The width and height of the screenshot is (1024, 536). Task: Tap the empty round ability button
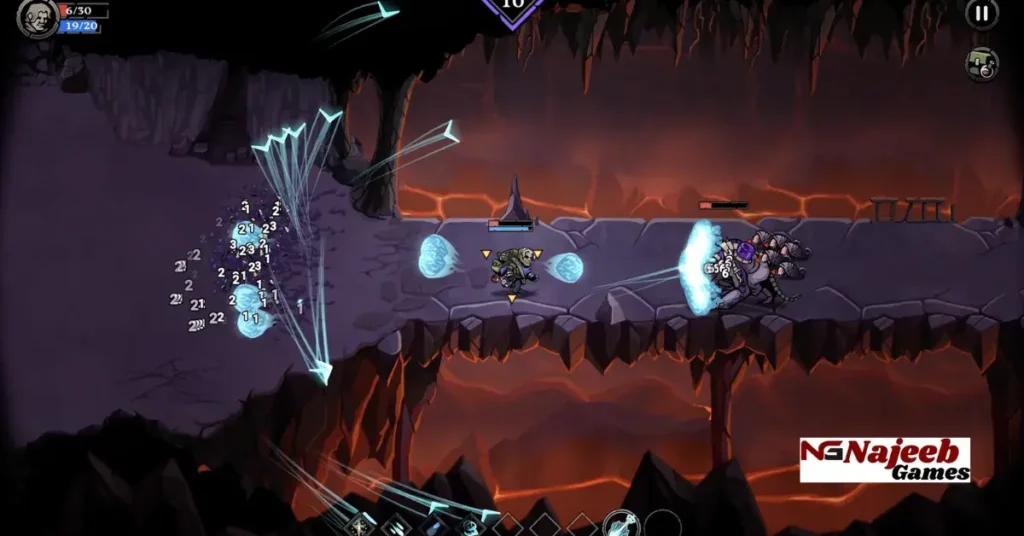(x=662, y=524)
